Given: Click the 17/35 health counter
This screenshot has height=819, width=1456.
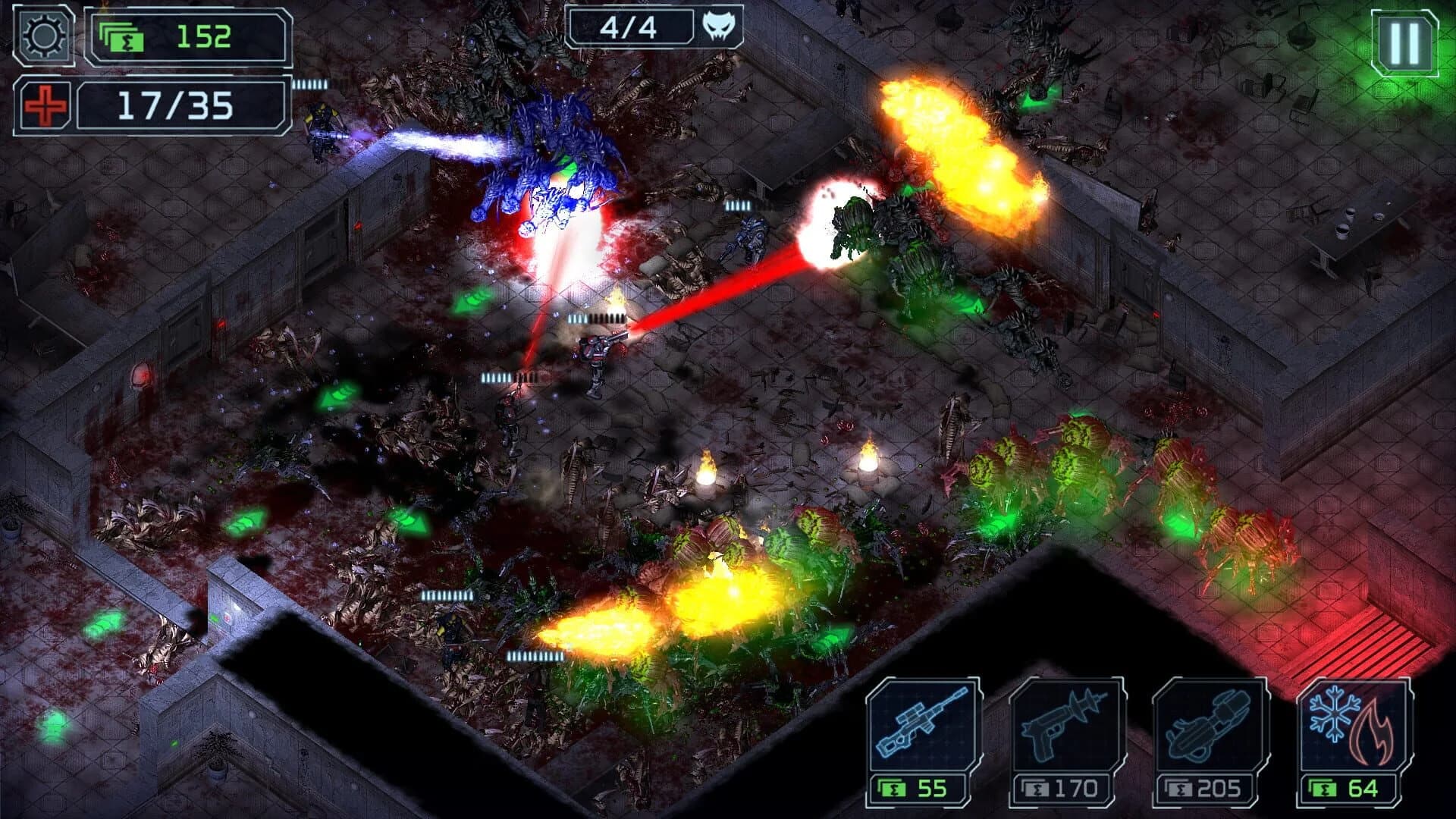Looking at the screenshot, I should (174, 108).
